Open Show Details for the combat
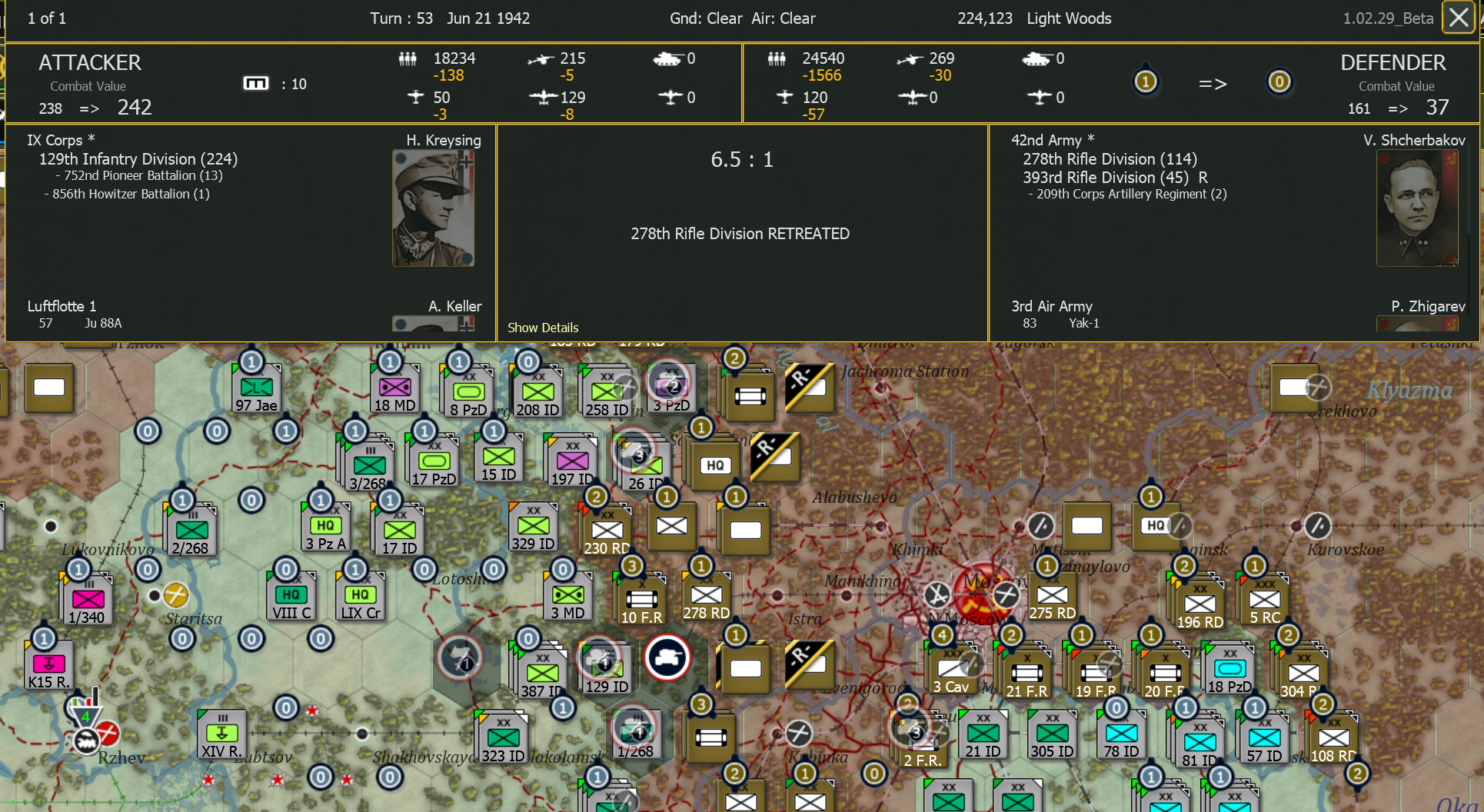This screenshot has width=1484, height=812. click(543, 328)
